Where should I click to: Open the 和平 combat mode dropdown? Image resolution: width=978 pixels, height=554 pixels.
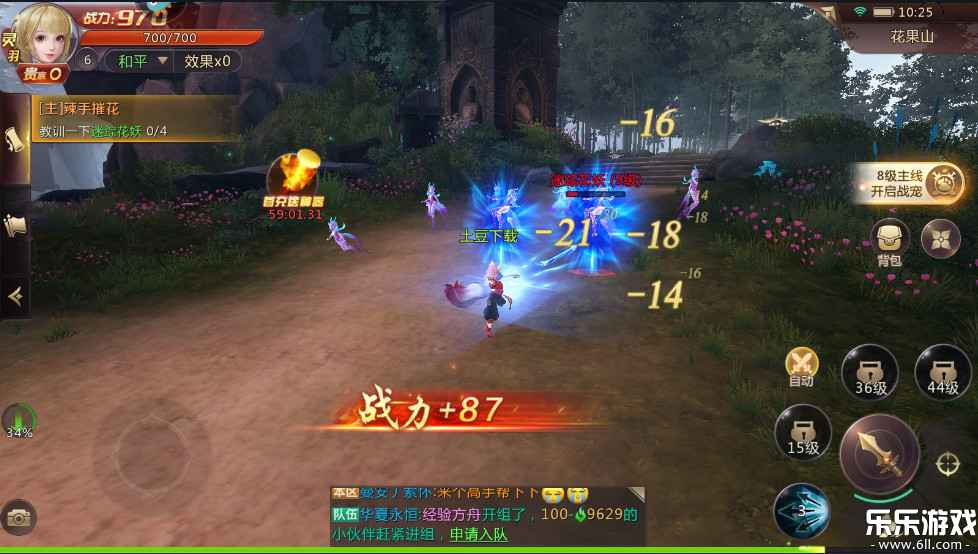click(x=137, y=61)
